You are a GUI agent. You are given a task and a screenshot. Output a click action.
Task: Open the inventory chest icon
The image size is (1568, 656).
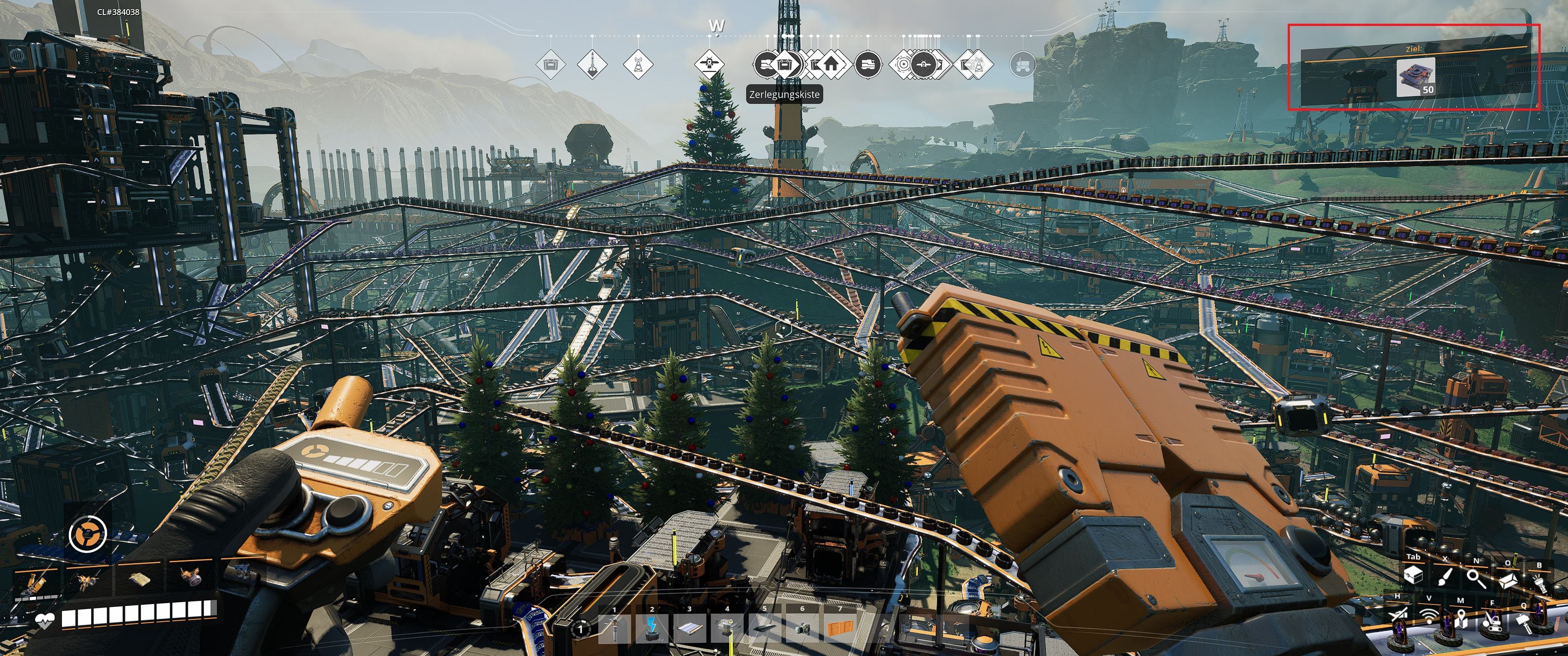[x=1413, y=575]
